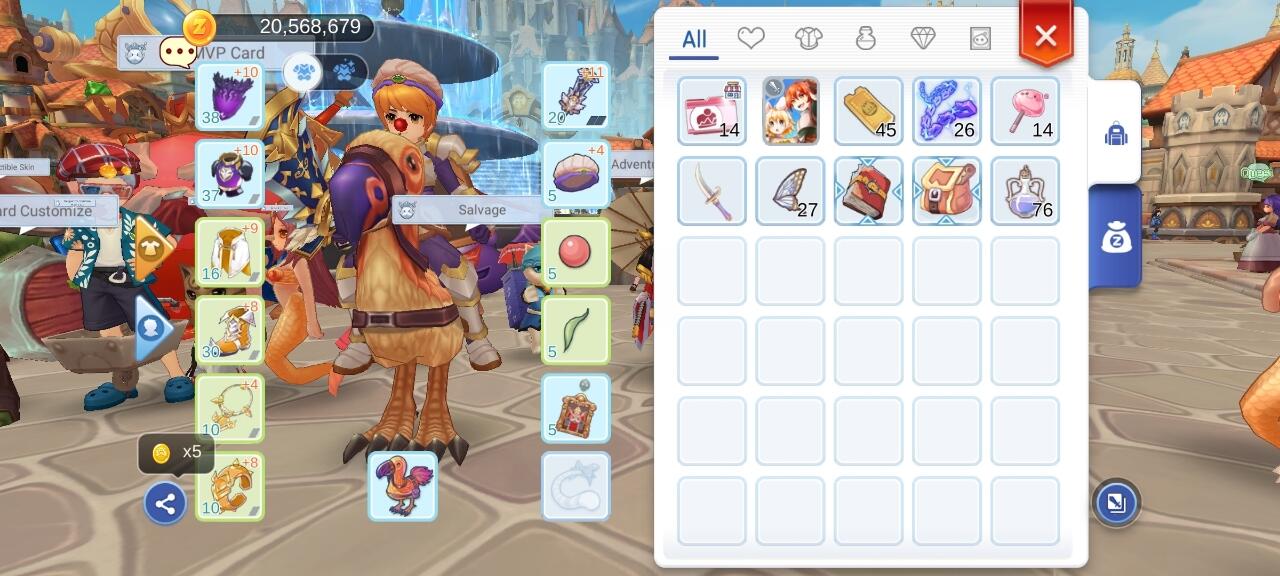Click the equipped mount bird slot
1280x576 pixels.
402,486
